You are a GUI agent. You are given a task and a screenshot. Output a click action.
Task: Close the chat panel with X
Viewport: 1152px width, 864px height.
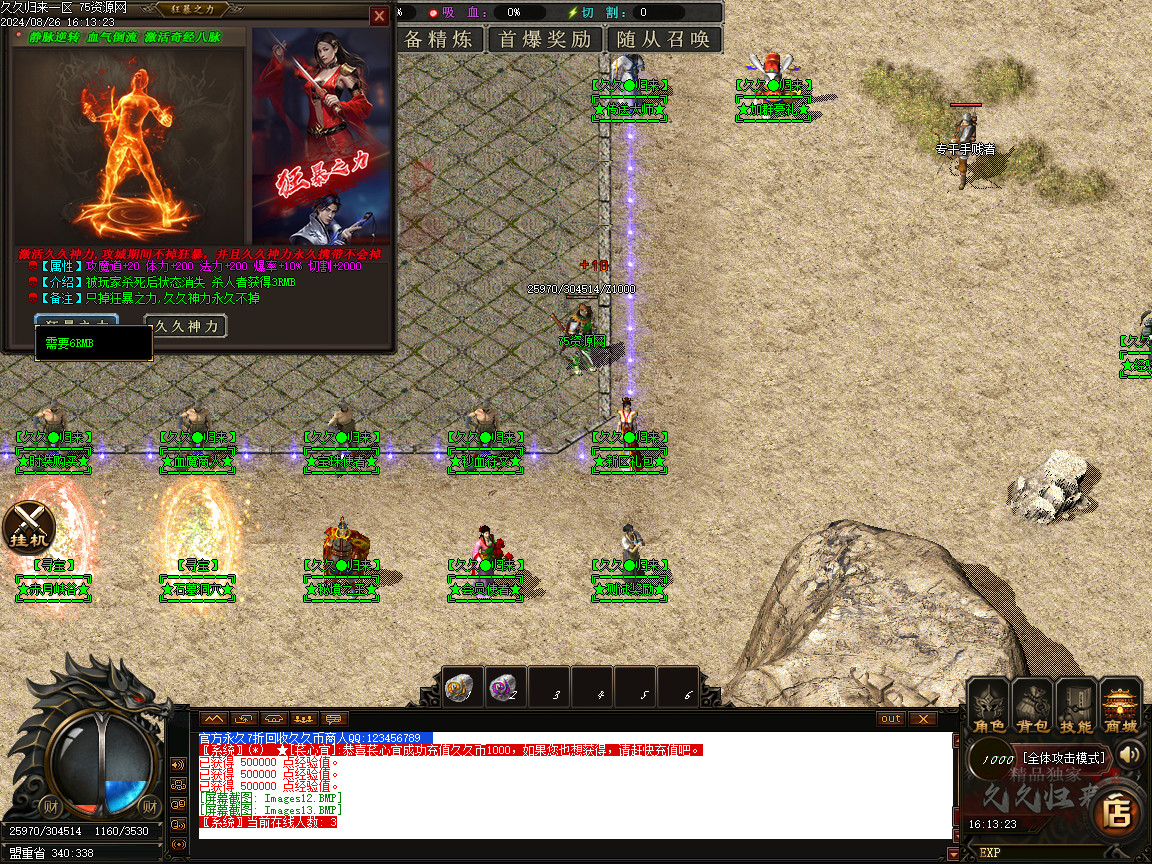point(922,719)
